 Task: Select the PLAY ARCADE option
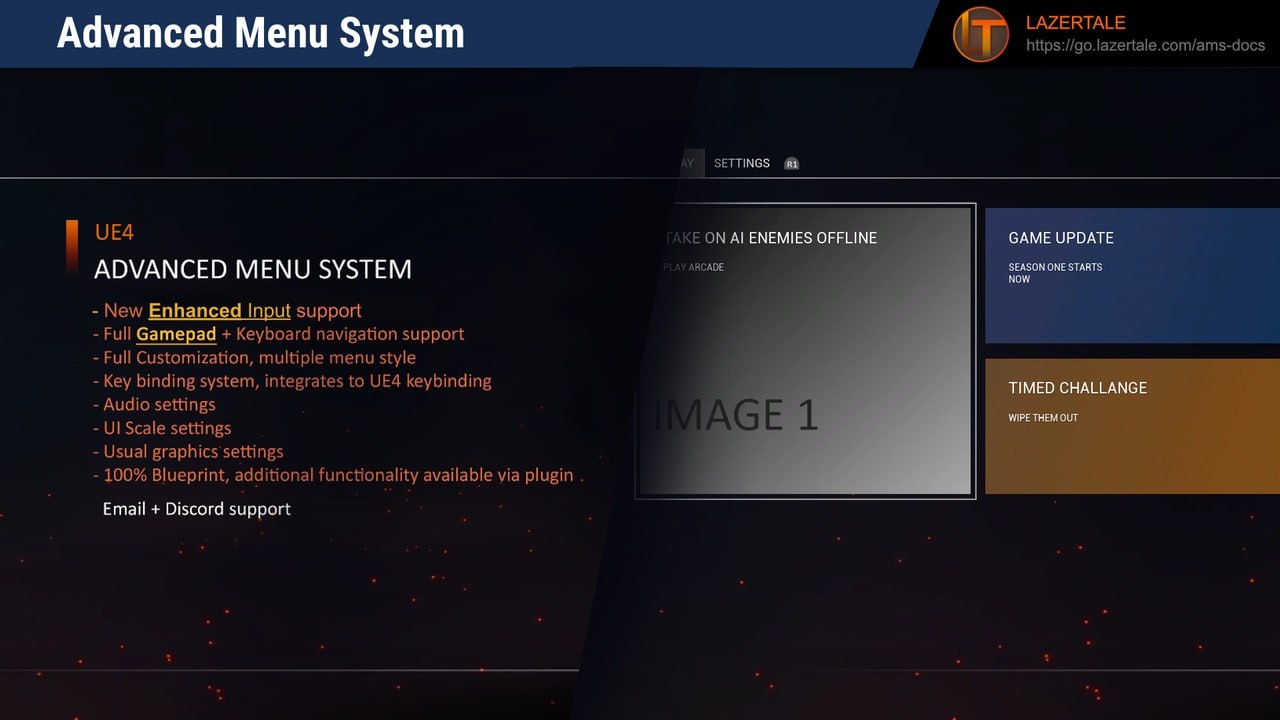pos(692,267)
